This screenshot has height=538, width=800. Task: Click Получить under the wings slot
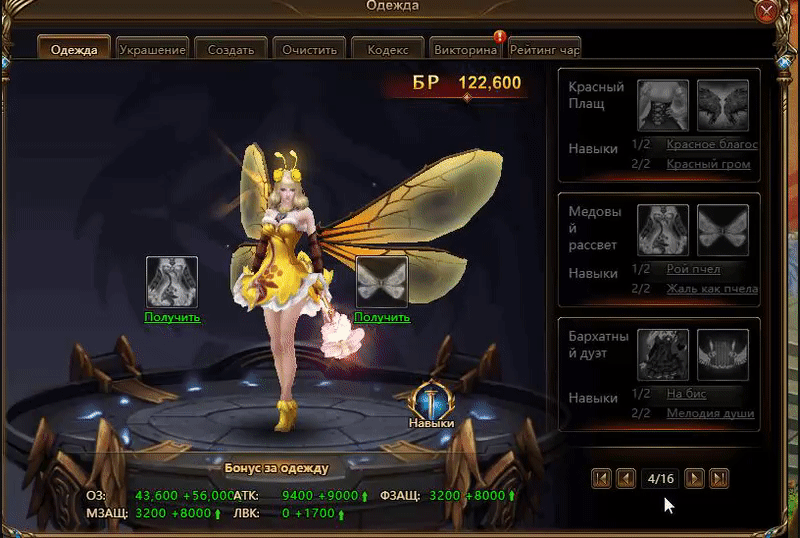382,317
